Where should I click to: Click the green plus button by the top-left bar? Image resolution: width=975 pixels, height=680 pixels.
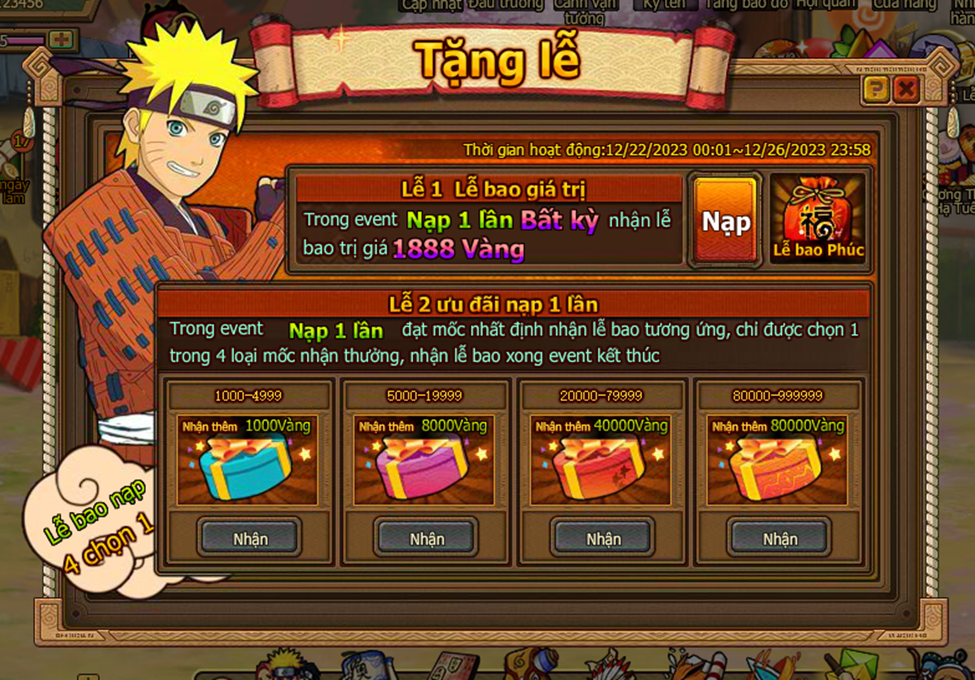(x=63, y=40)
